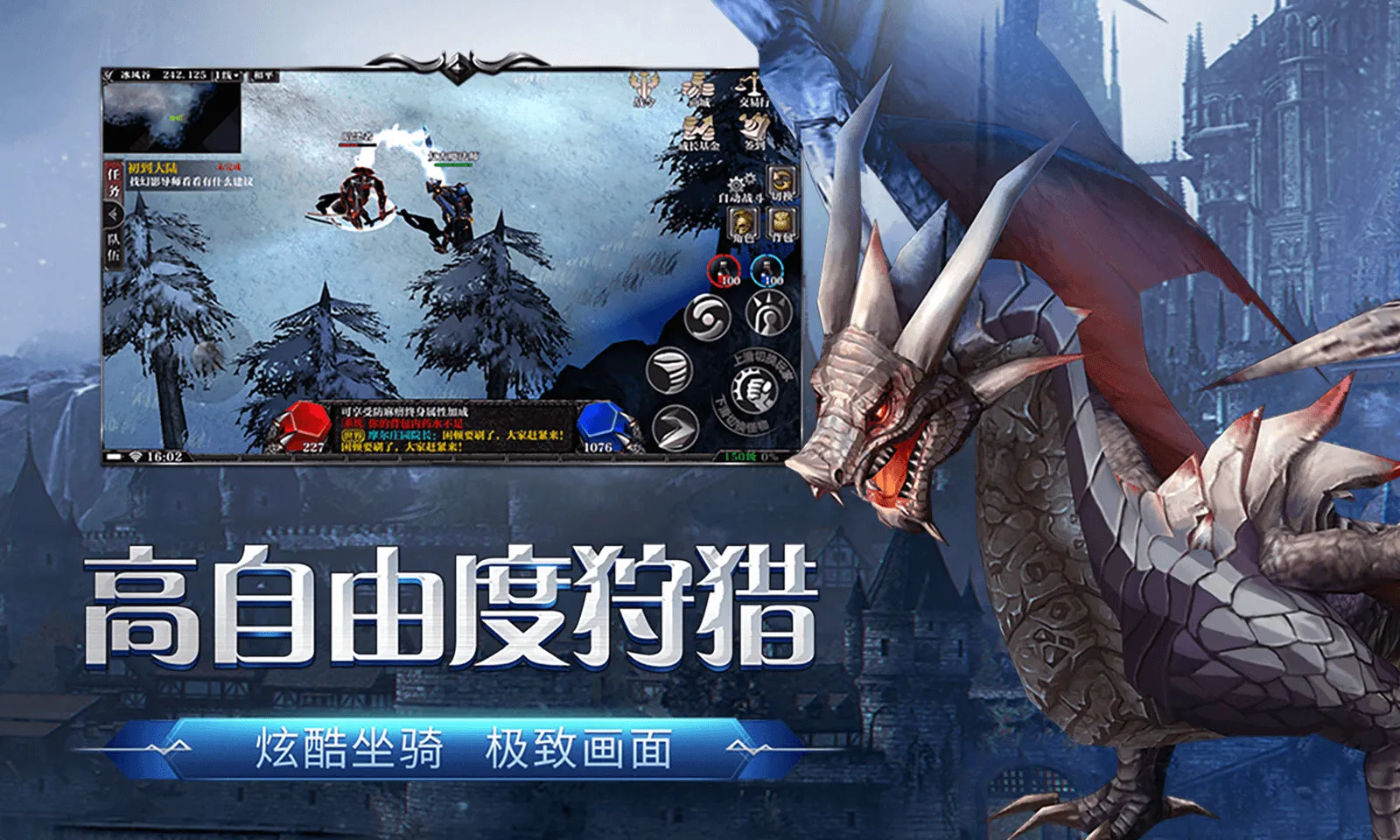Open the 商城 (mall) shop icon
Image resolution: width=1400 pixels, height=840 pixels.
pyautogui.click(x=696, y=89)
